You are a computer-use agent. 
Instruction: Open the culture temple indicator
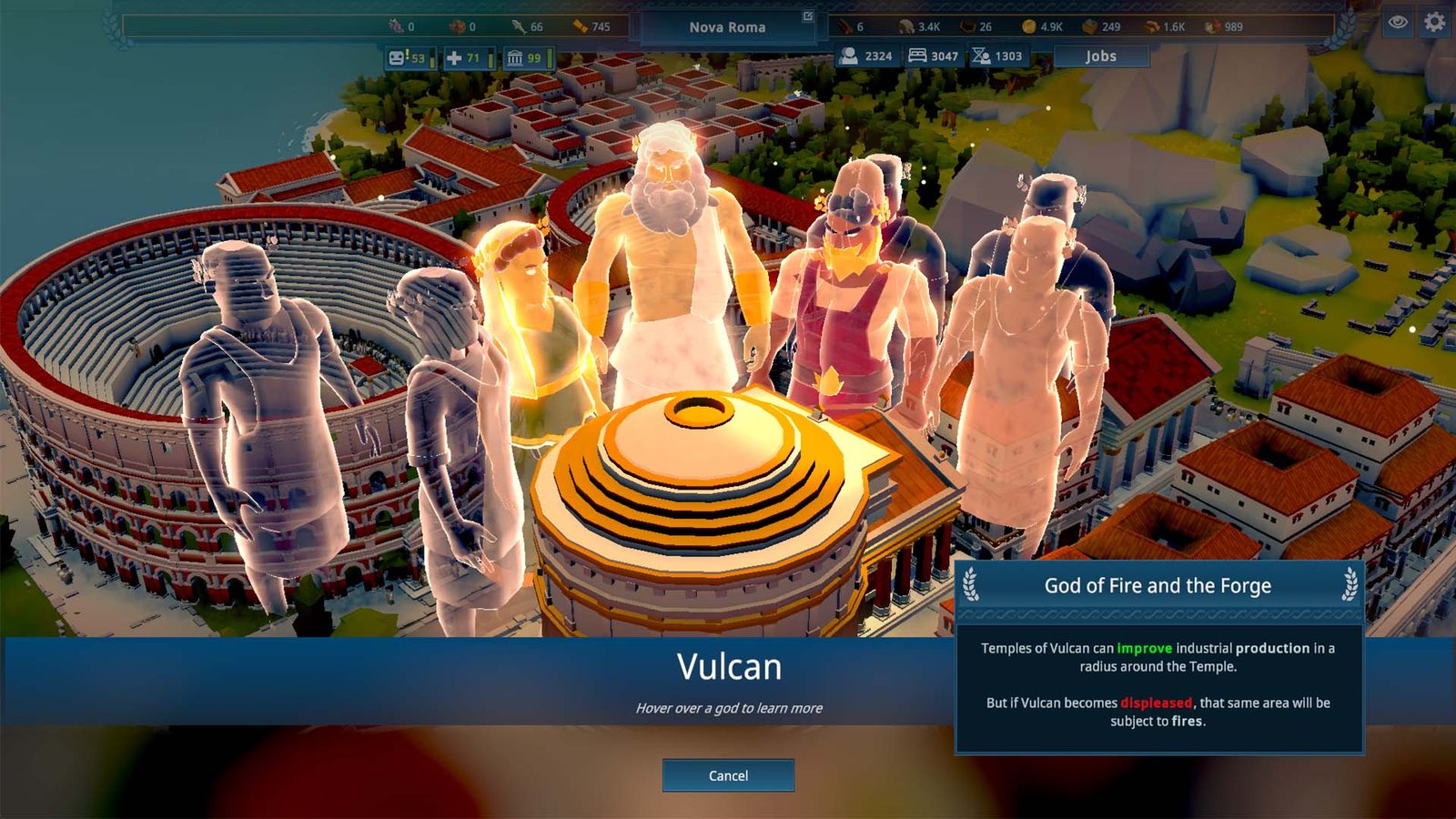tap(514, 59)
